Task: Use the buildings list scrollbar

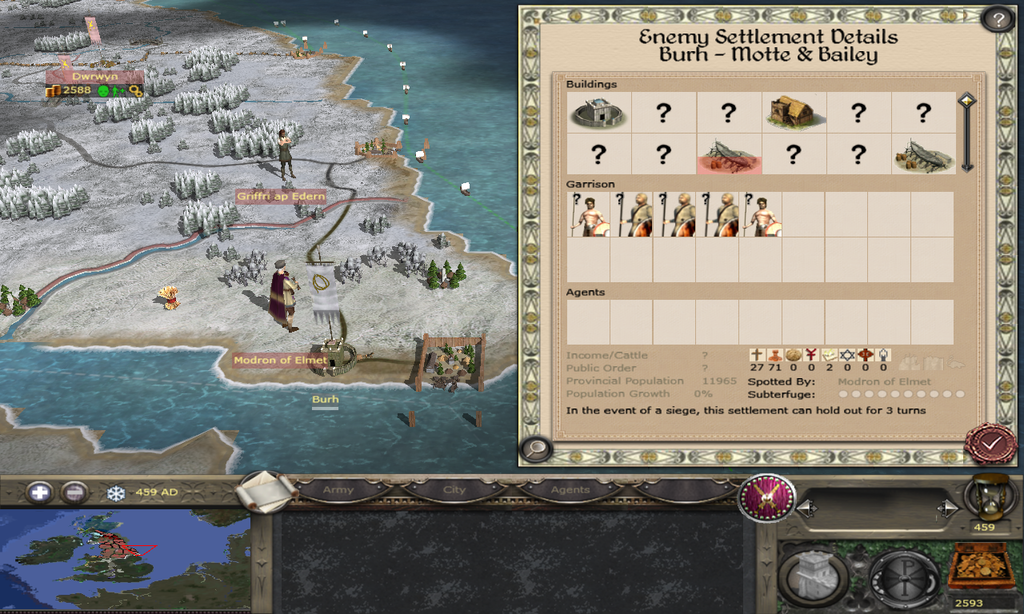Action: 966,133
